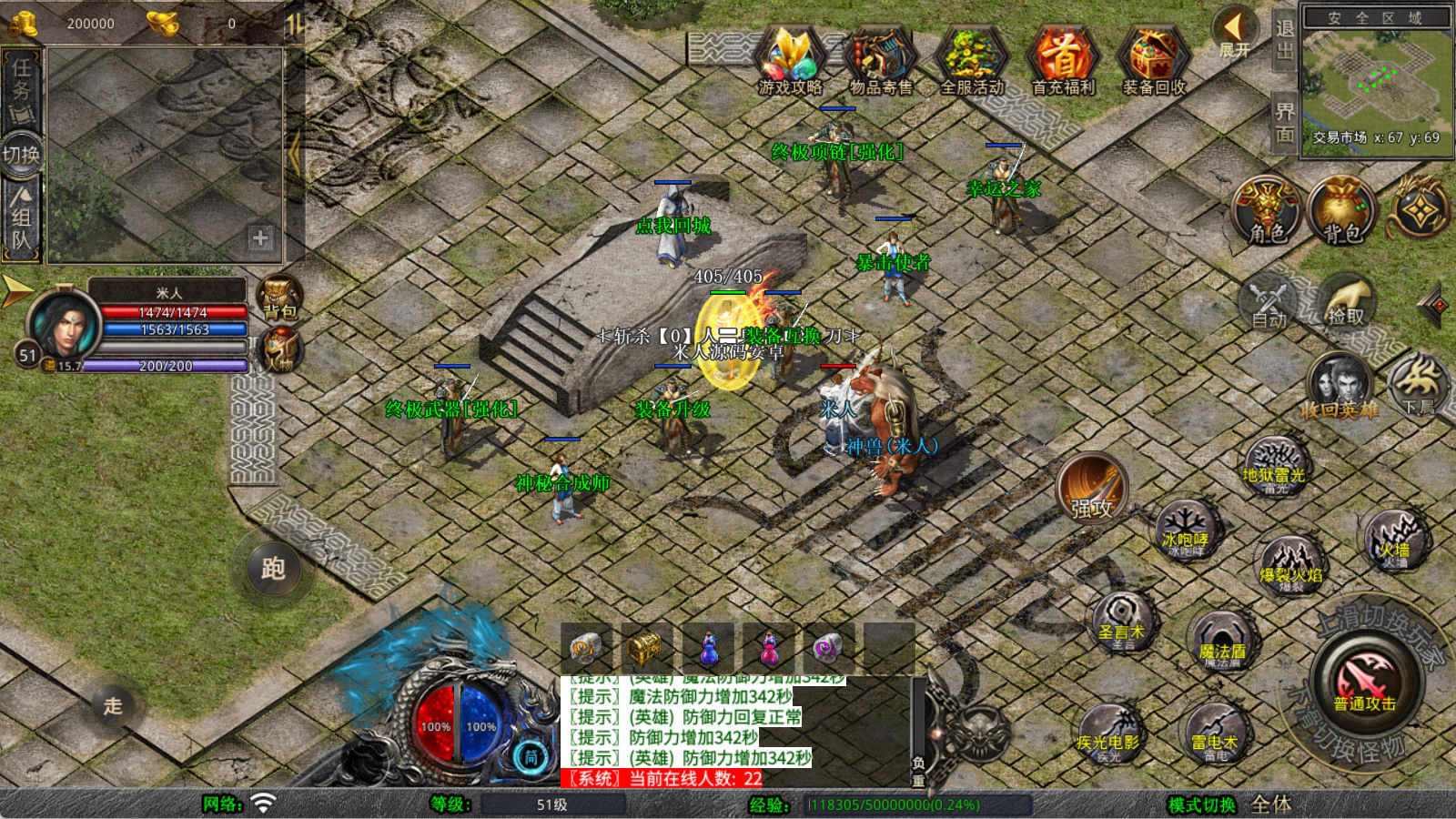Tap the 拾取 pickup button
Viewport: 1456px width, 819px height.
point(1347,302)
